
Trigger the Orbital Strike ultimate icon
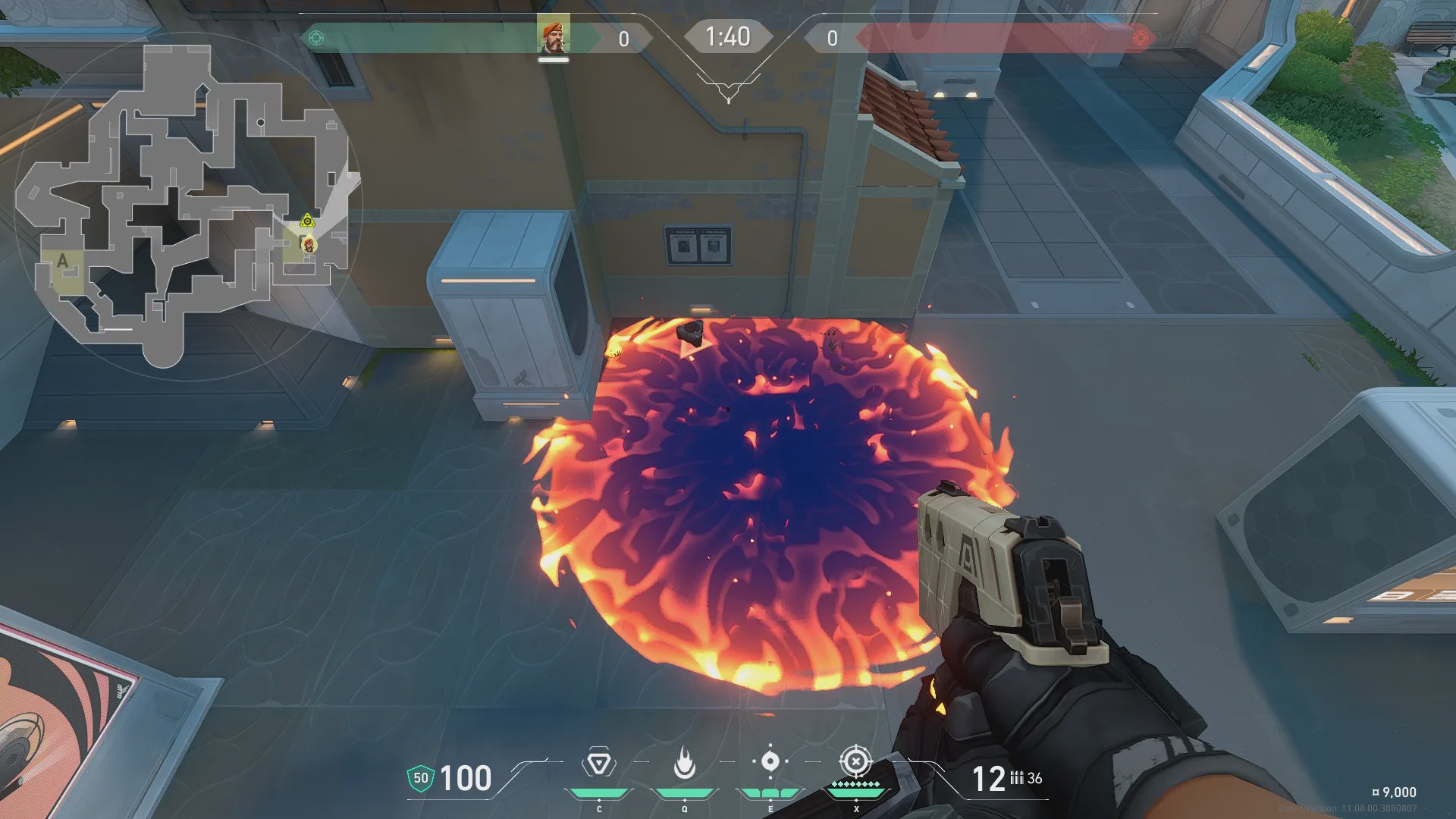click(x=855, y=761)
